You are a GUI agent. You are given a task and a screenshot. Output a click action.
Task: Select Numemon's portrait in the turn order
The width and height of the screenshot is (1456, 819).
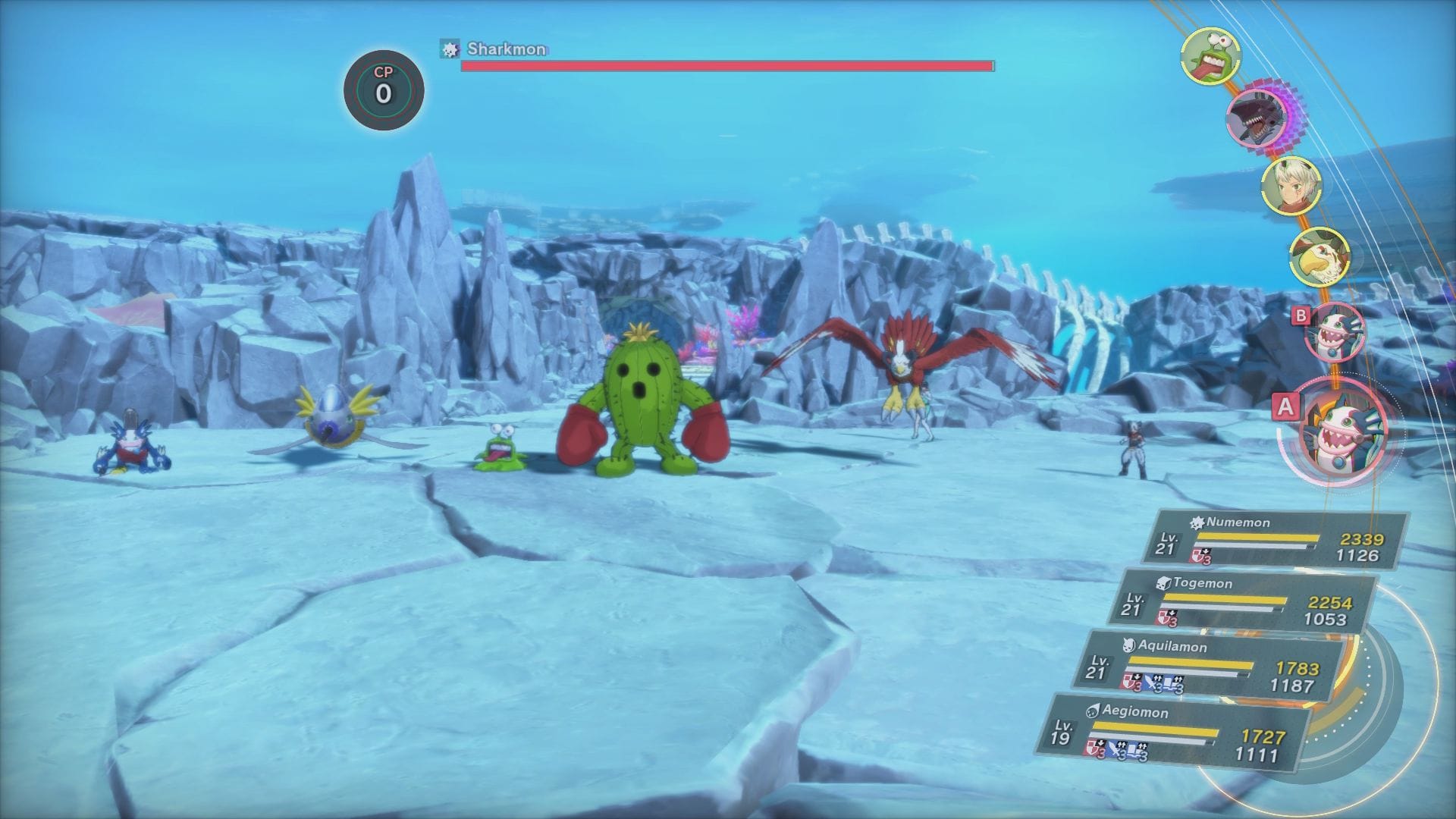tap(1210, 58)
